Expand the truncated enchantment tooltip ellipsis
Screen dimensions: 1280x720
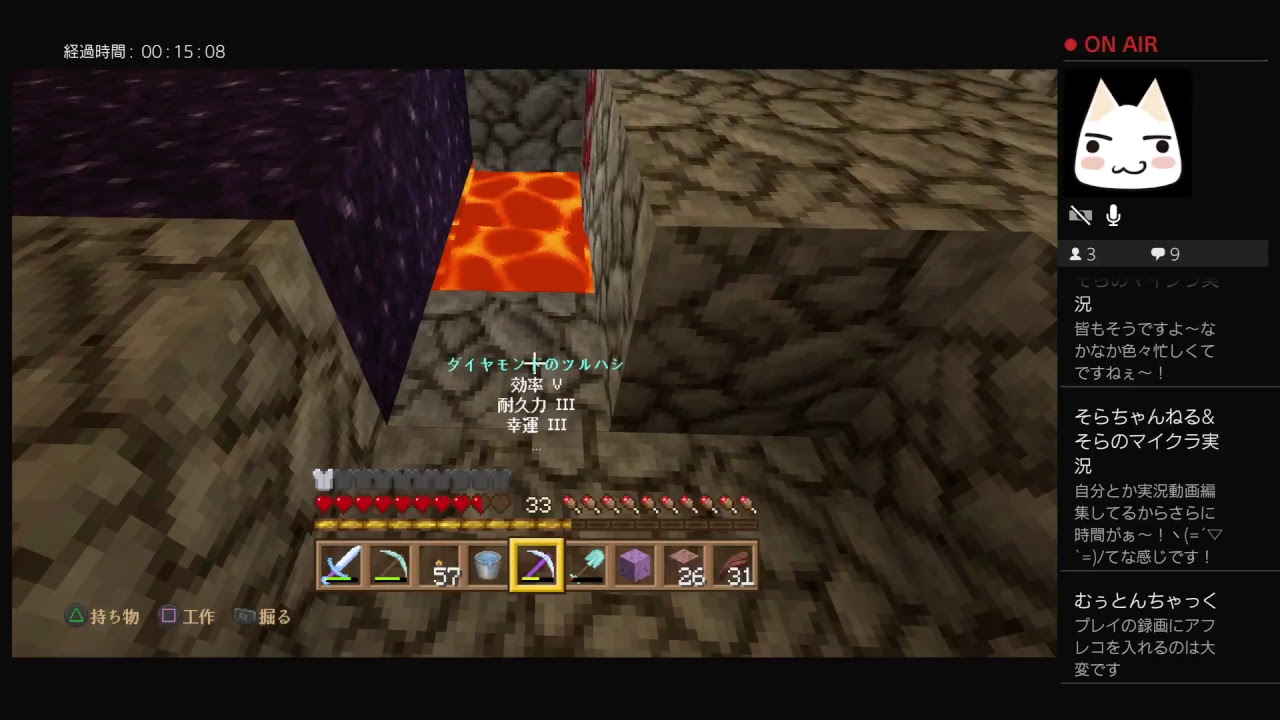tap(536, 447)
